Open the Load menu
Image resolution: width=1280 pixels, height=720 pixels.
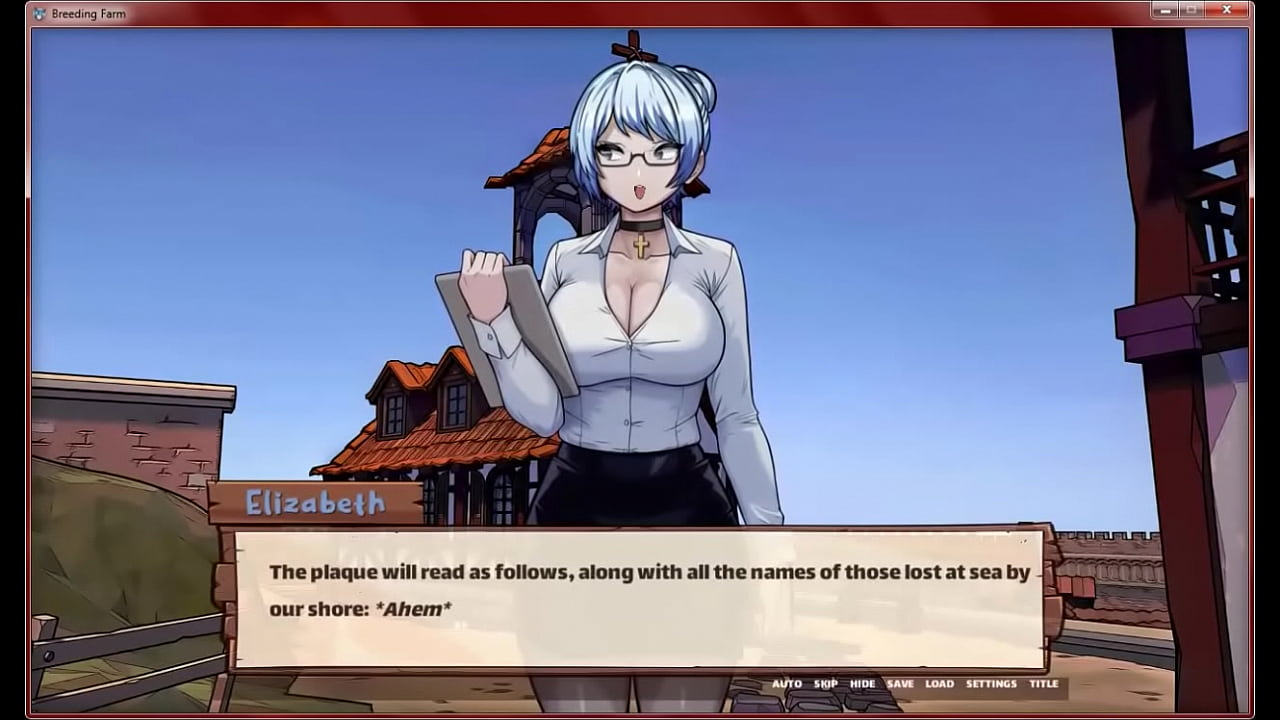point(939,684)
